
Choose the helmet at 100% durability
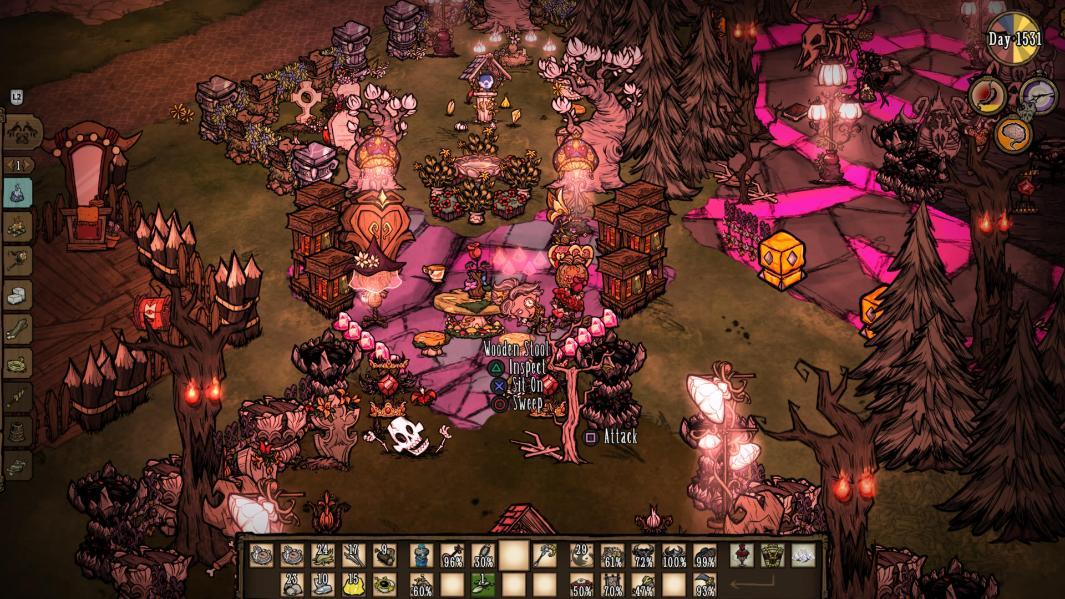click(x=673, y=555)
